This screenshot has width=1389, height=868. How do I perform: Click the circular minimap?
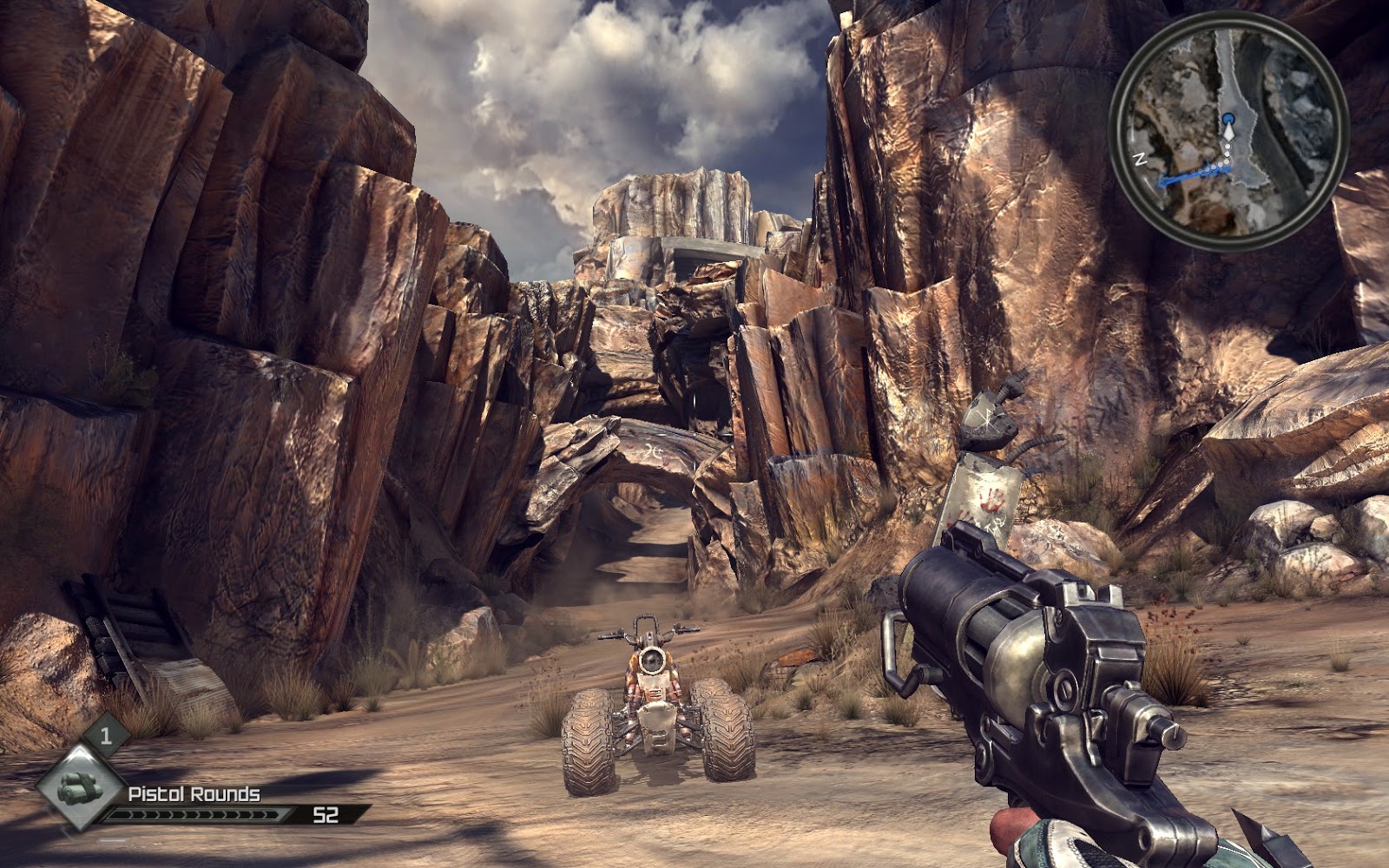pos(1228,128)
